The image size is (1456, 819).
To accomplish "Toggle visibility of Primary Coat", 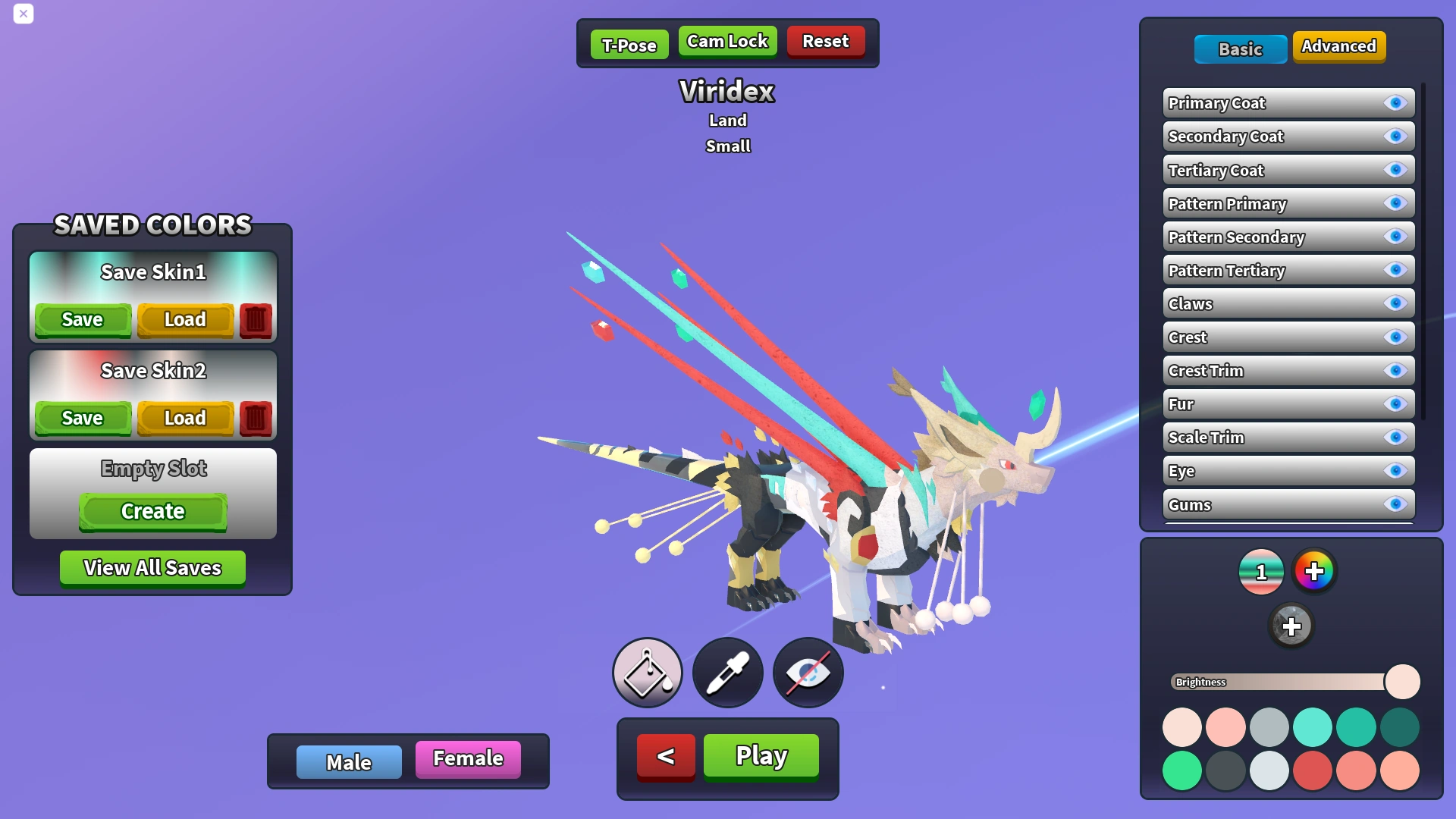I will pyautogui.click(x=1395, y=103).
